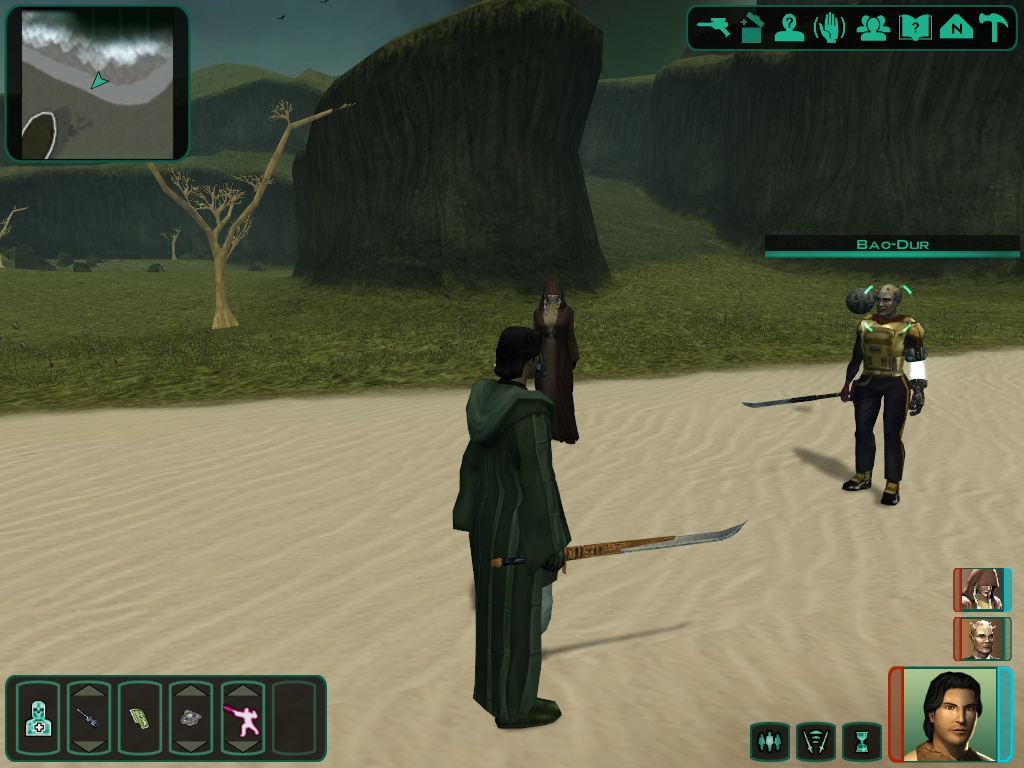Open the equipment screen blaster icon
Viewport: 1024px width, 768px height.
pos(714,27)
